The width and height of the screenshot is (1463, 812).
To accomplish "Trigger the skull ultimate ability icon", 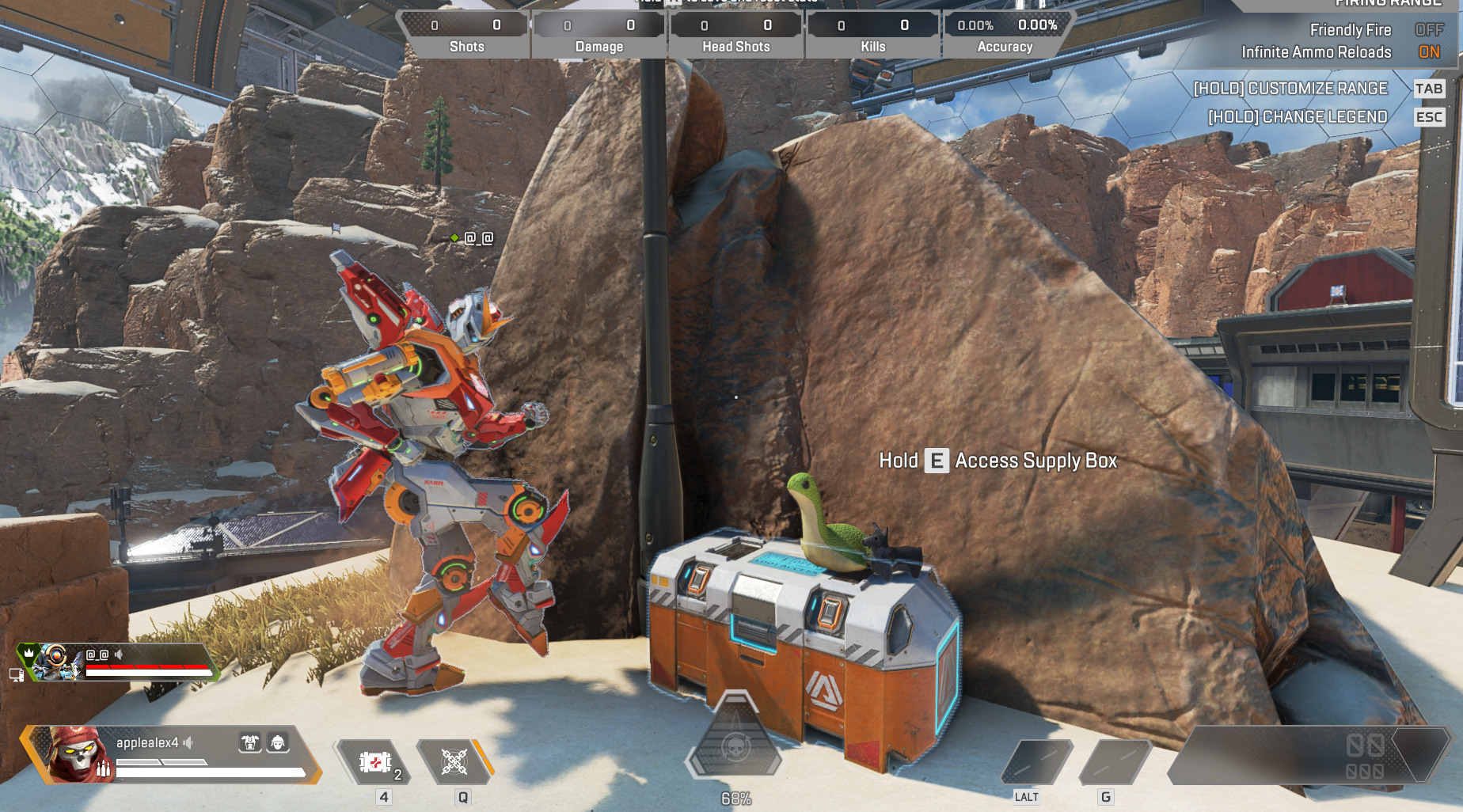I will pos(735,745).
